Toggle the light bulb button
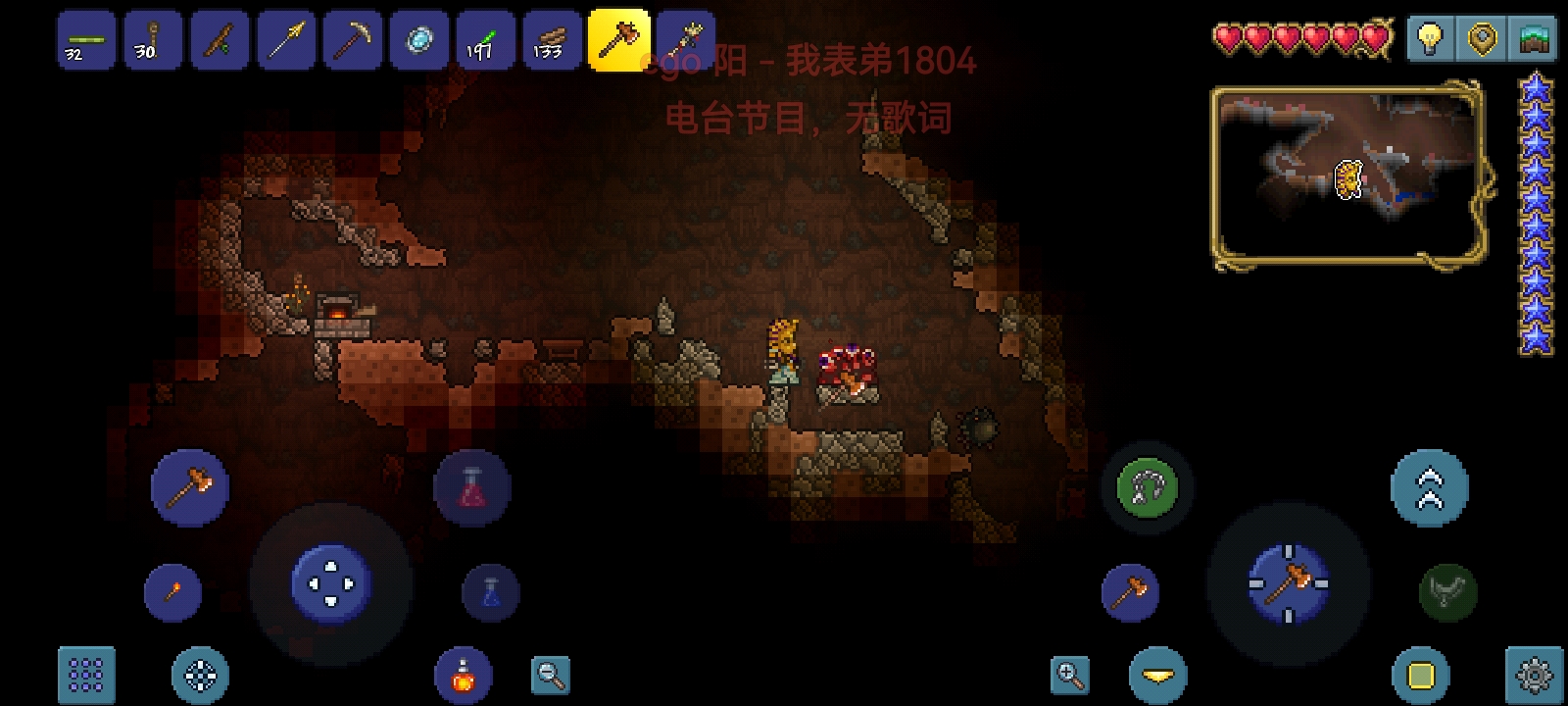The height and width of the screenshot is (706, 1568). coord(1430,39)
